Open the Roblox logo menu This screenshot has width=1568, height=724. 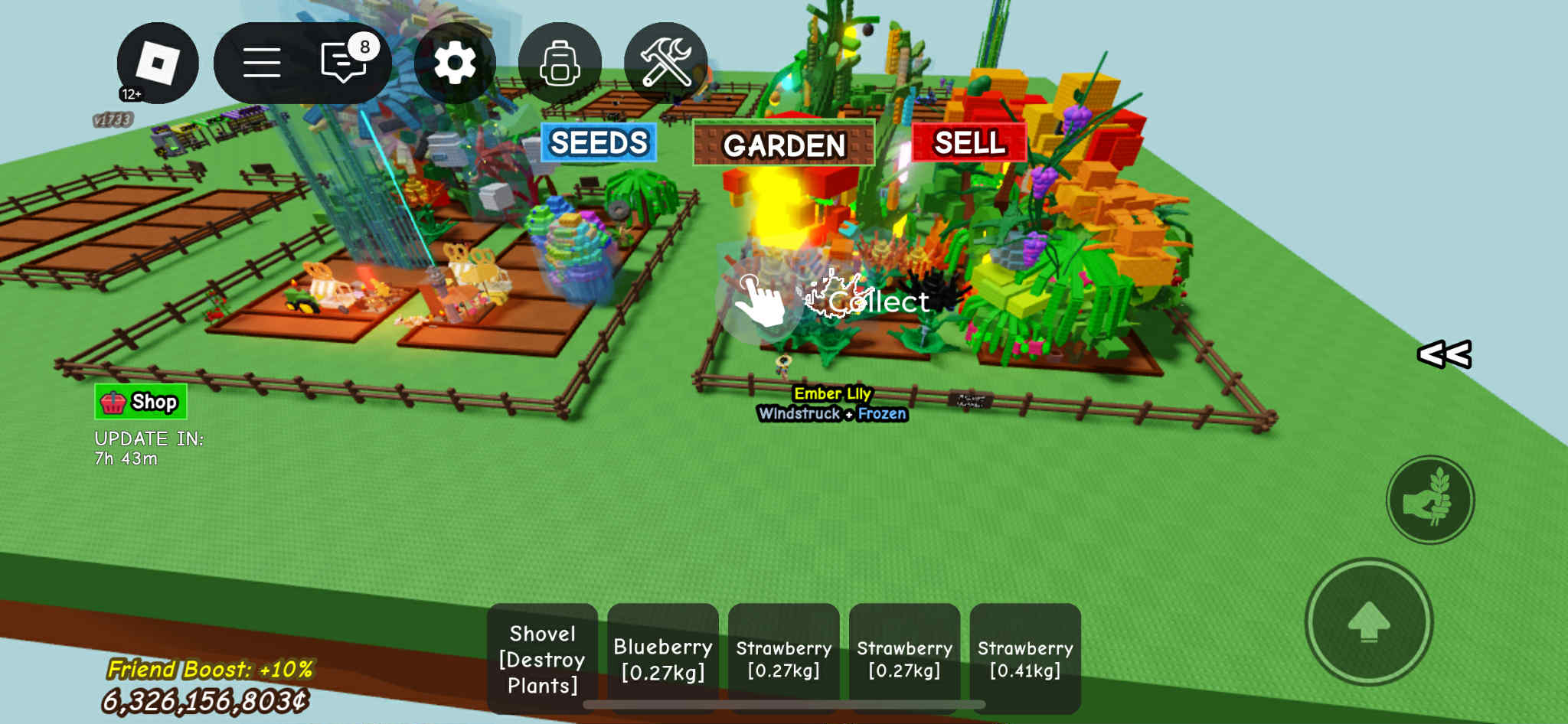[x=157, y=63]
